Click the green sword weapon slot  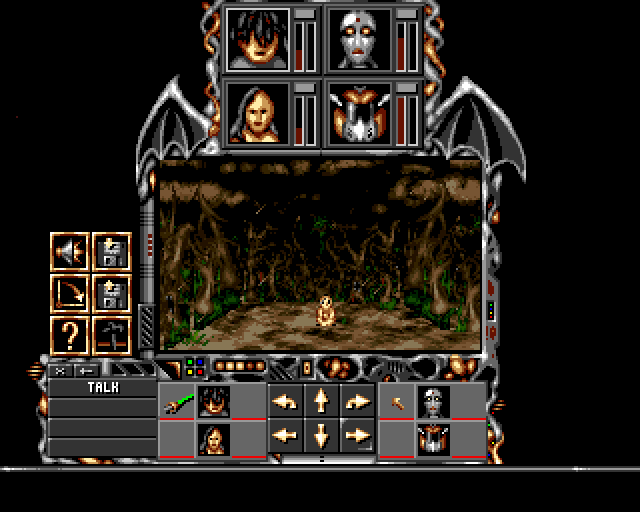pyautogui.click(x=177, y=403)
